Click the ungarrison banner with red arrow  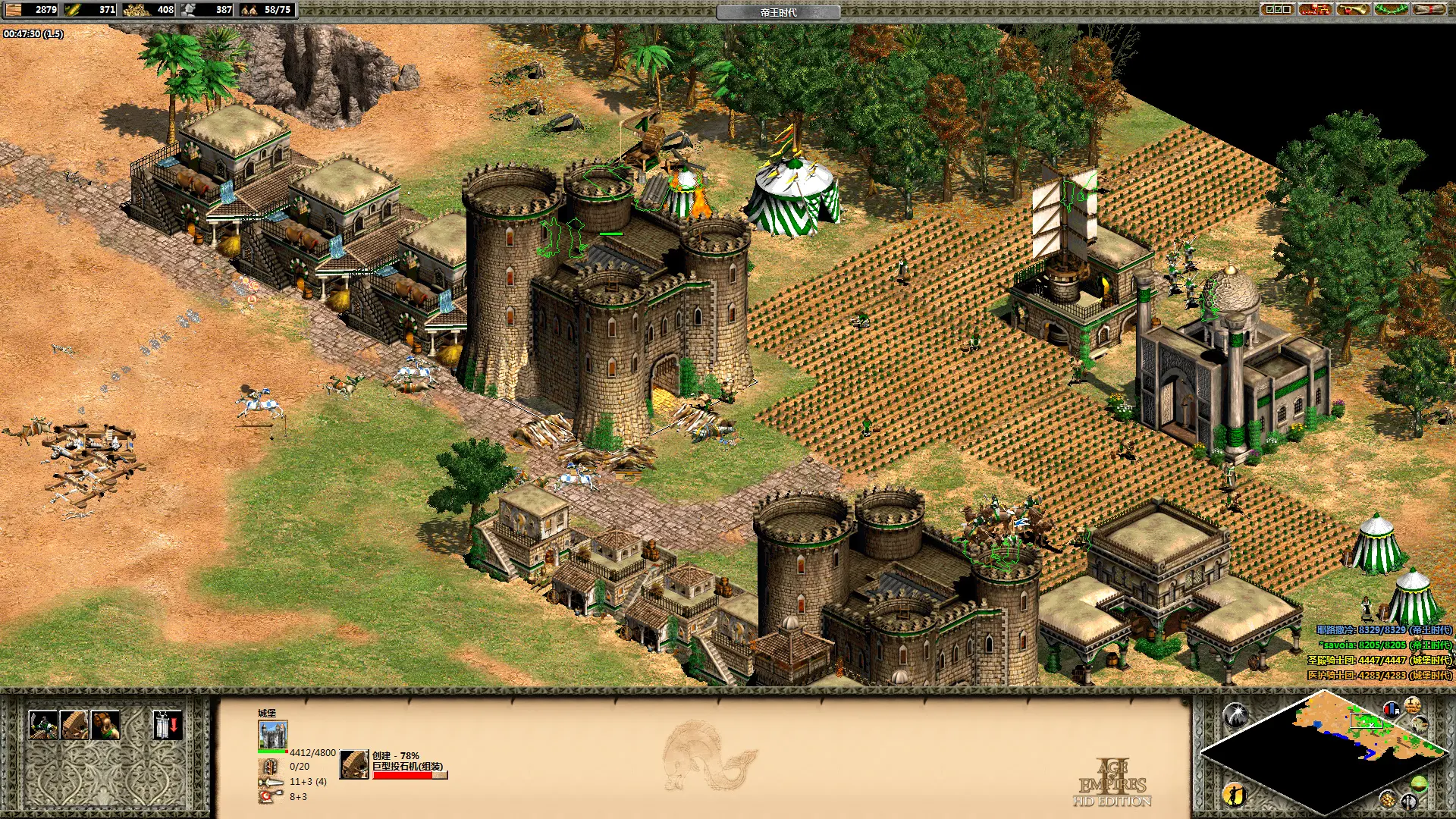167,725
